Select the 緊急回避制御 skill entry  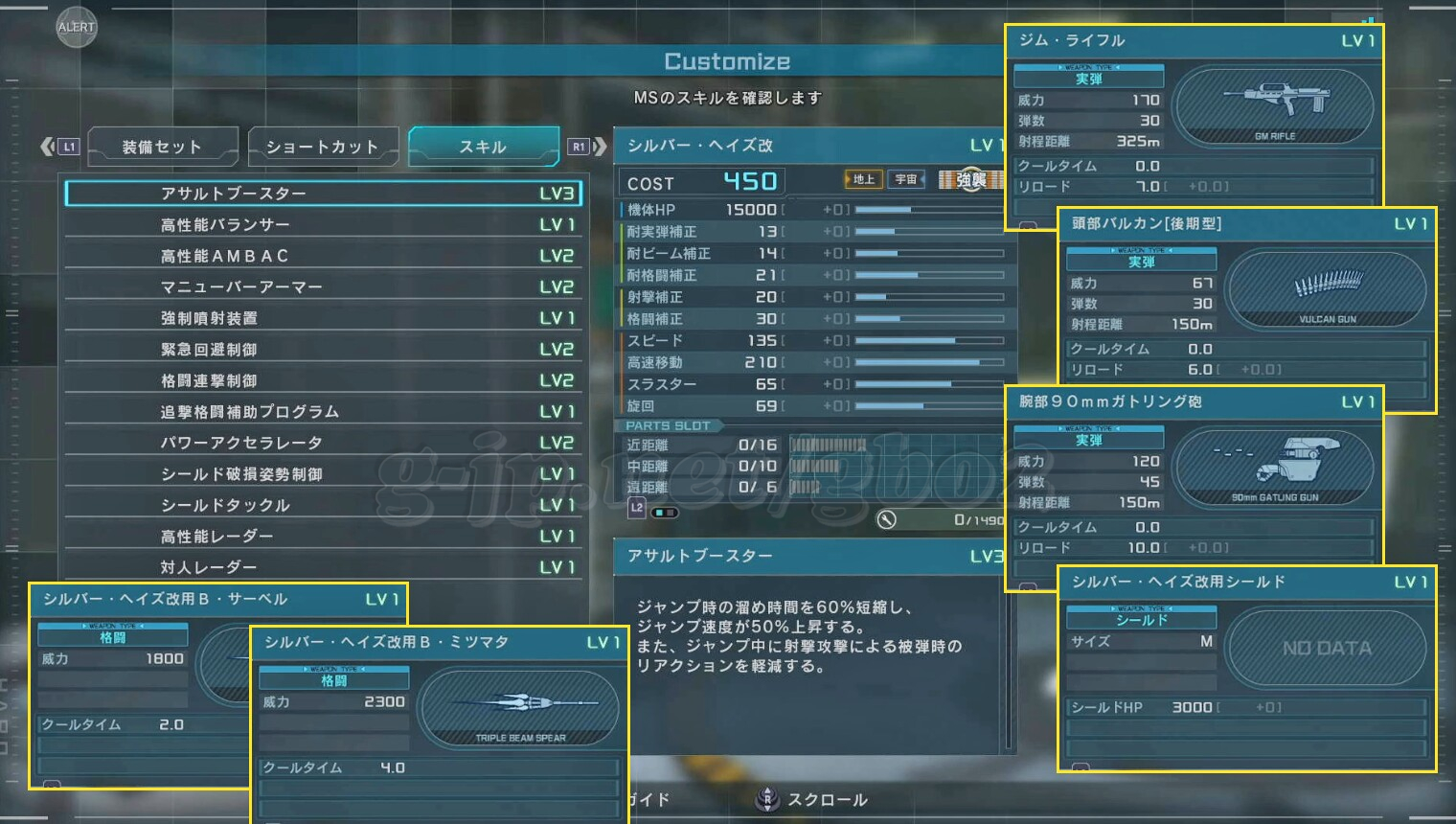pos(324,349)
